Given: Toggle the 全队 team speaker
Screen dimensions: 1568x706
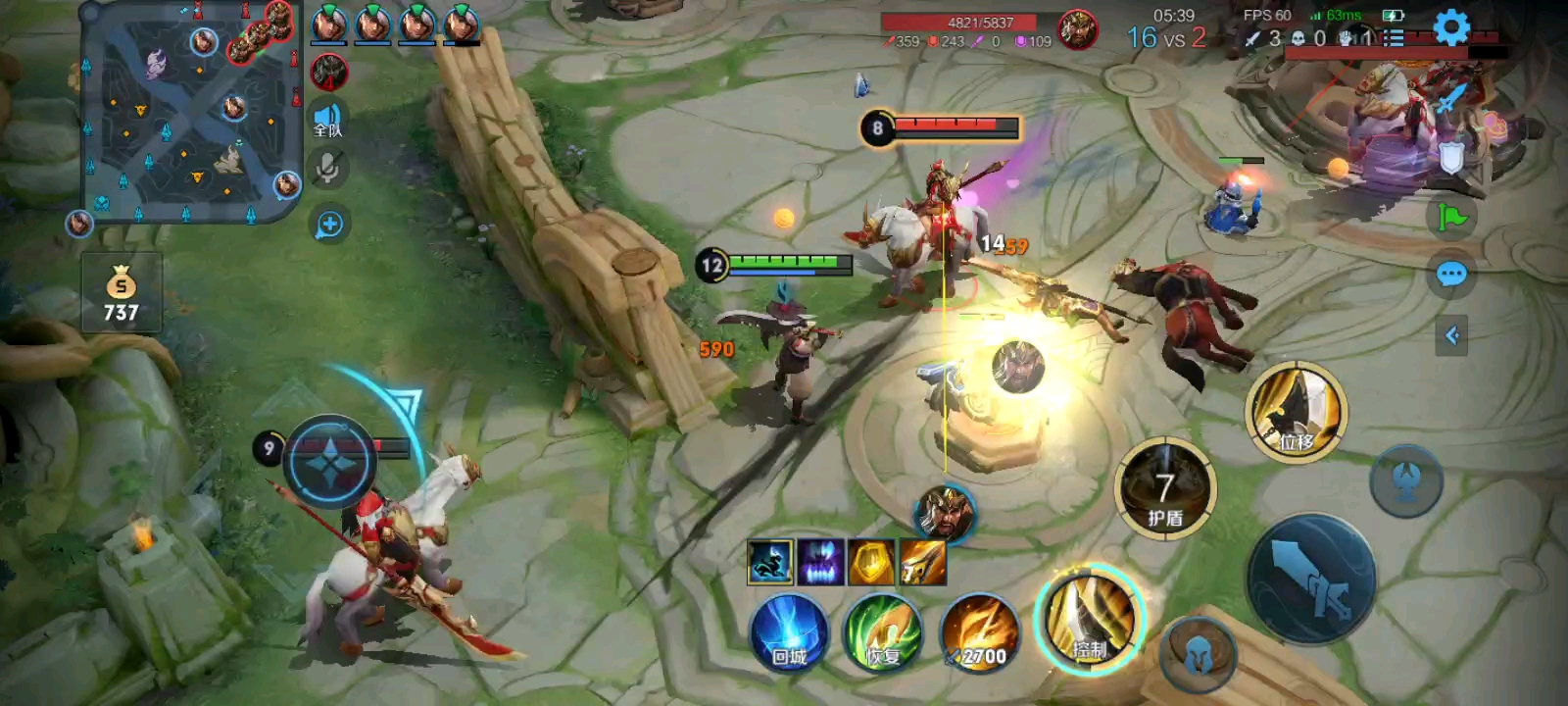Looking at the screenshot, I should pyautogui.click(x=328, y=121).
